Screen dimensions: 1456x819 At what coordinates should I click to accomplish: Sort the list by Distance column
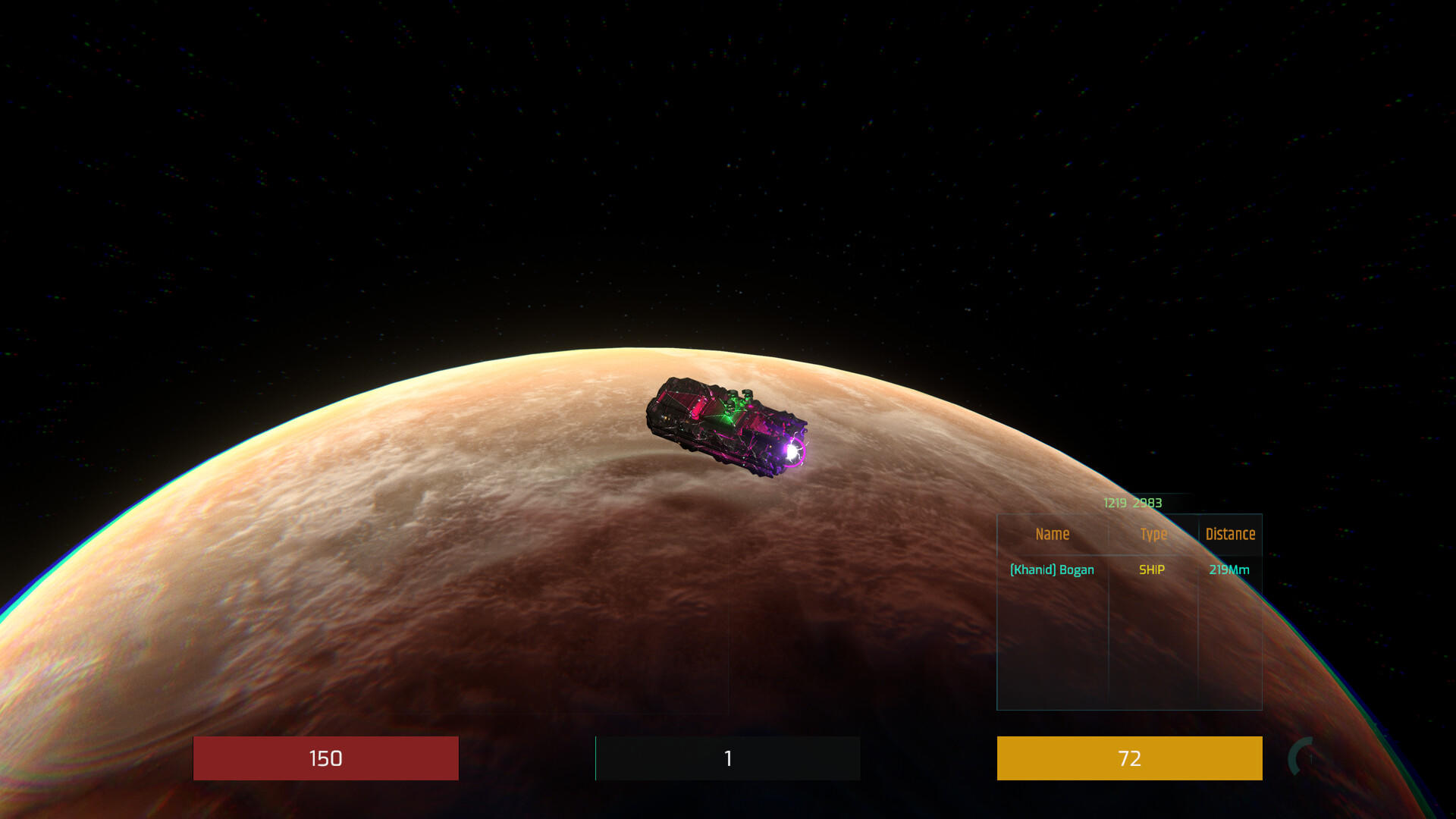(1230, 534)
